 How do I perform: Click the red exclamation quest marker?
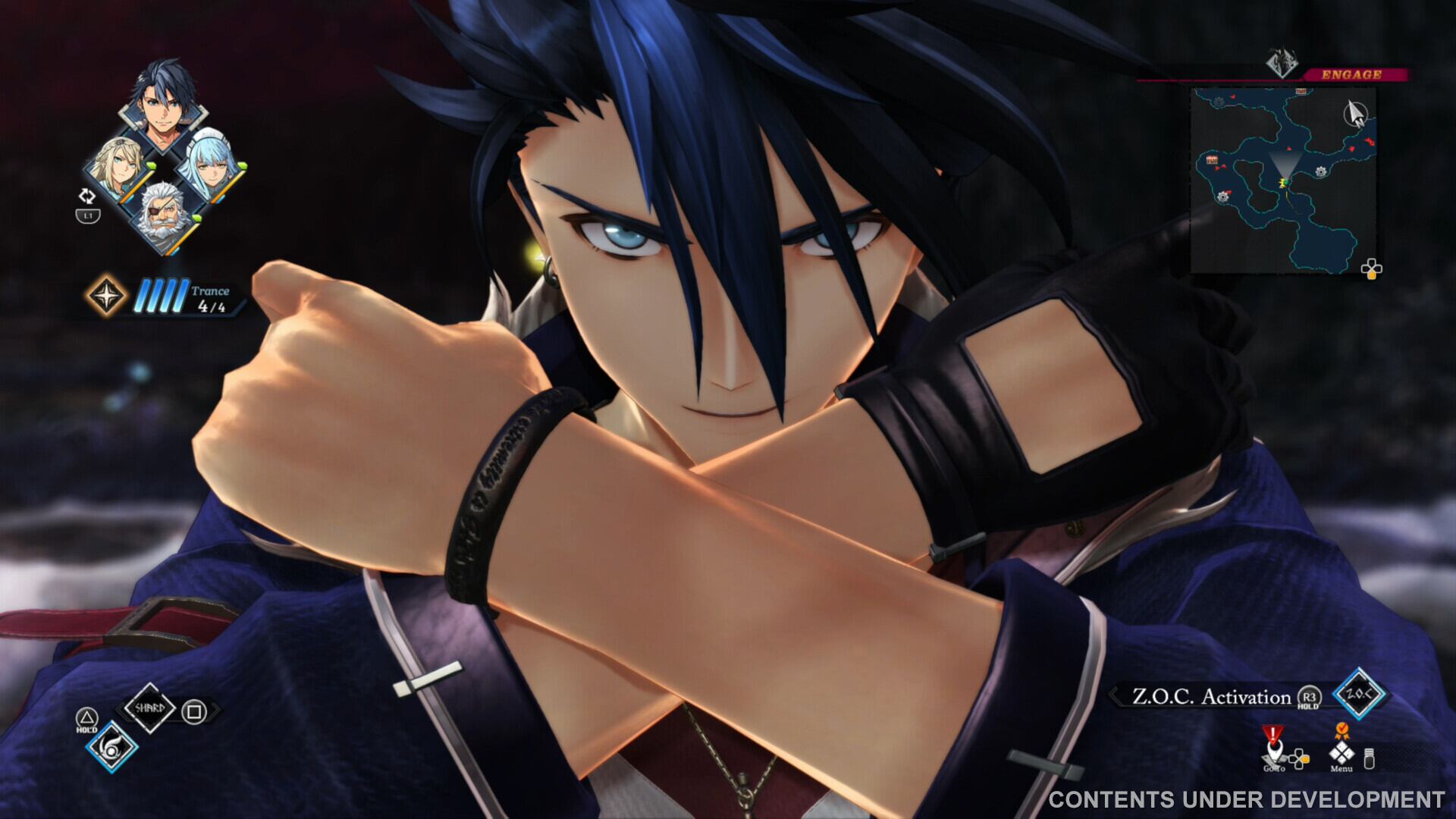tap(1273, 733)
